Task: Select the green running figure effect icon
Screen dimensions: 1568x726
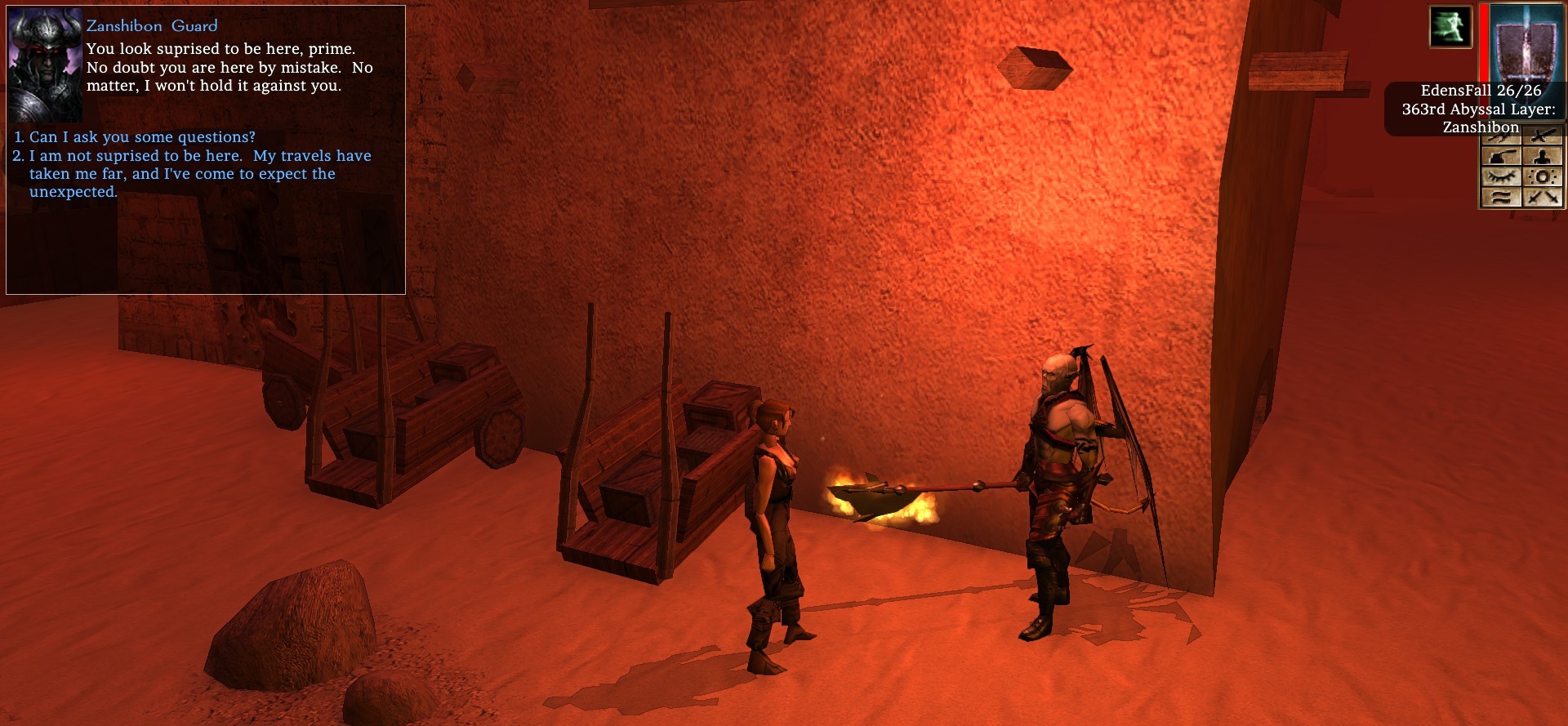Action: click(1450, 27)
